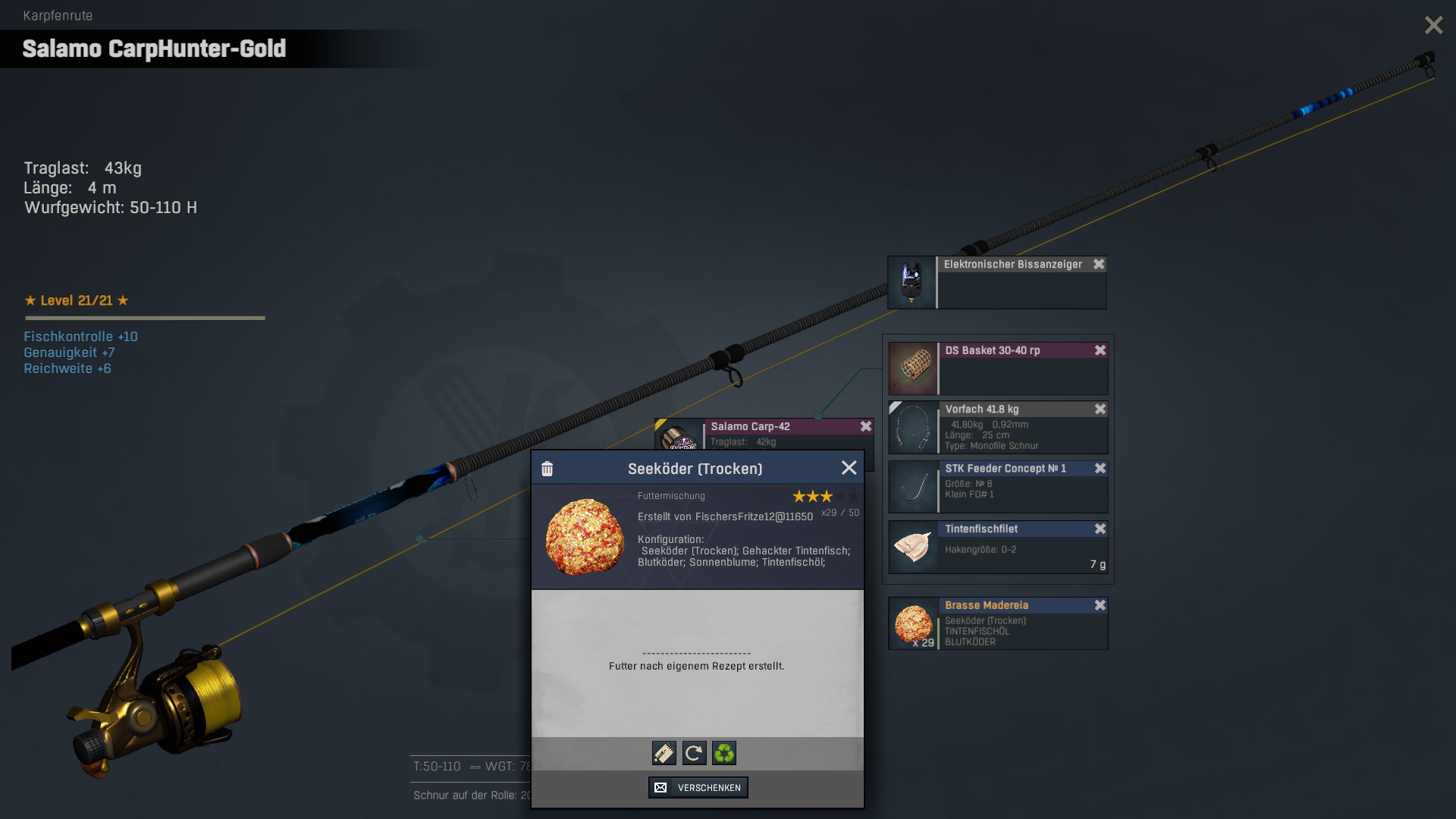This screenshot has height=819, width=1456.
Task: Select the Tintenfischfilet bait slot
Action: point(914,547)
